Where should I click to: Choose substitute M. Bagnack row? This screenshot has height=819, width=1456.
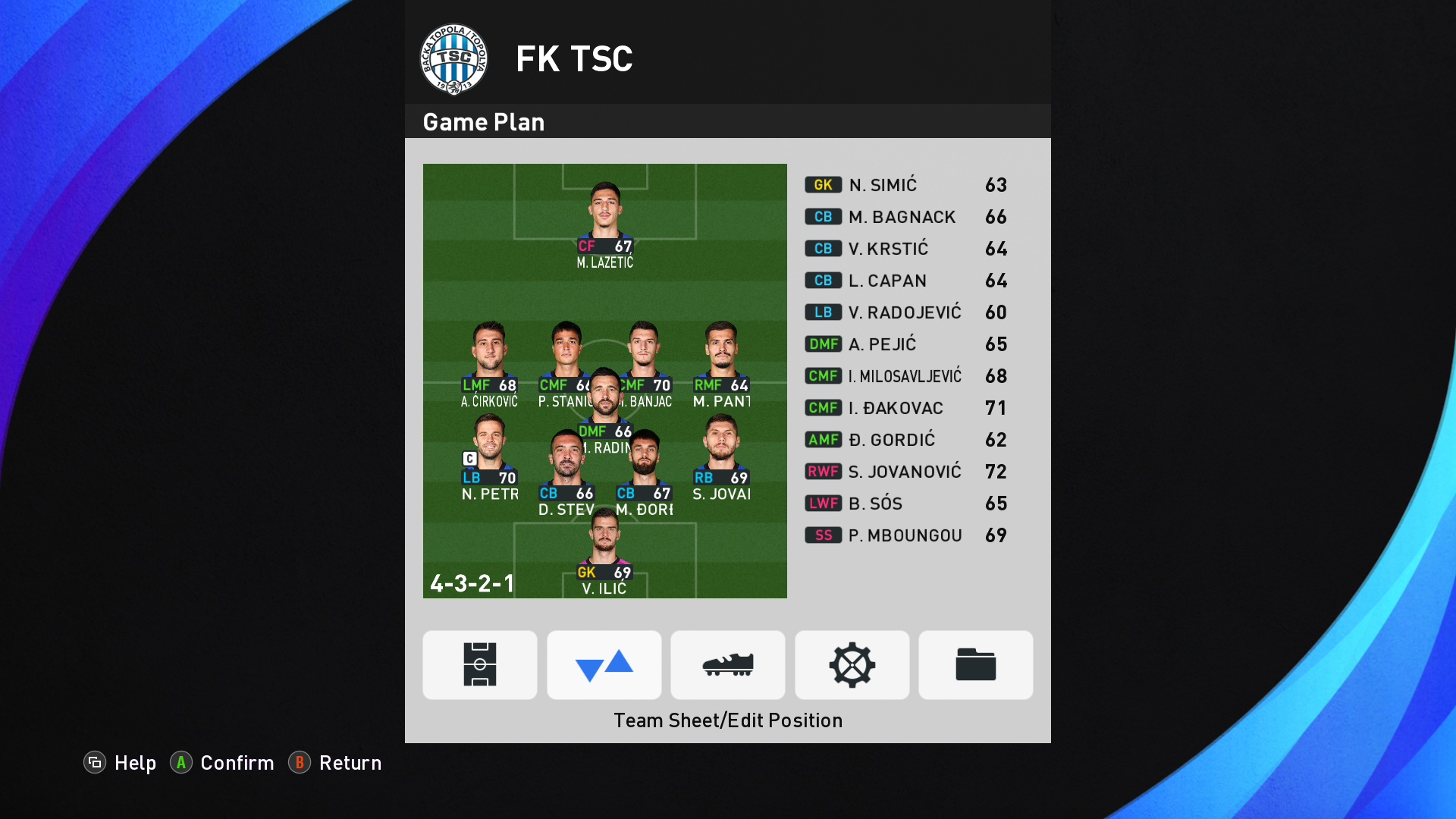(x=906, y=217)
